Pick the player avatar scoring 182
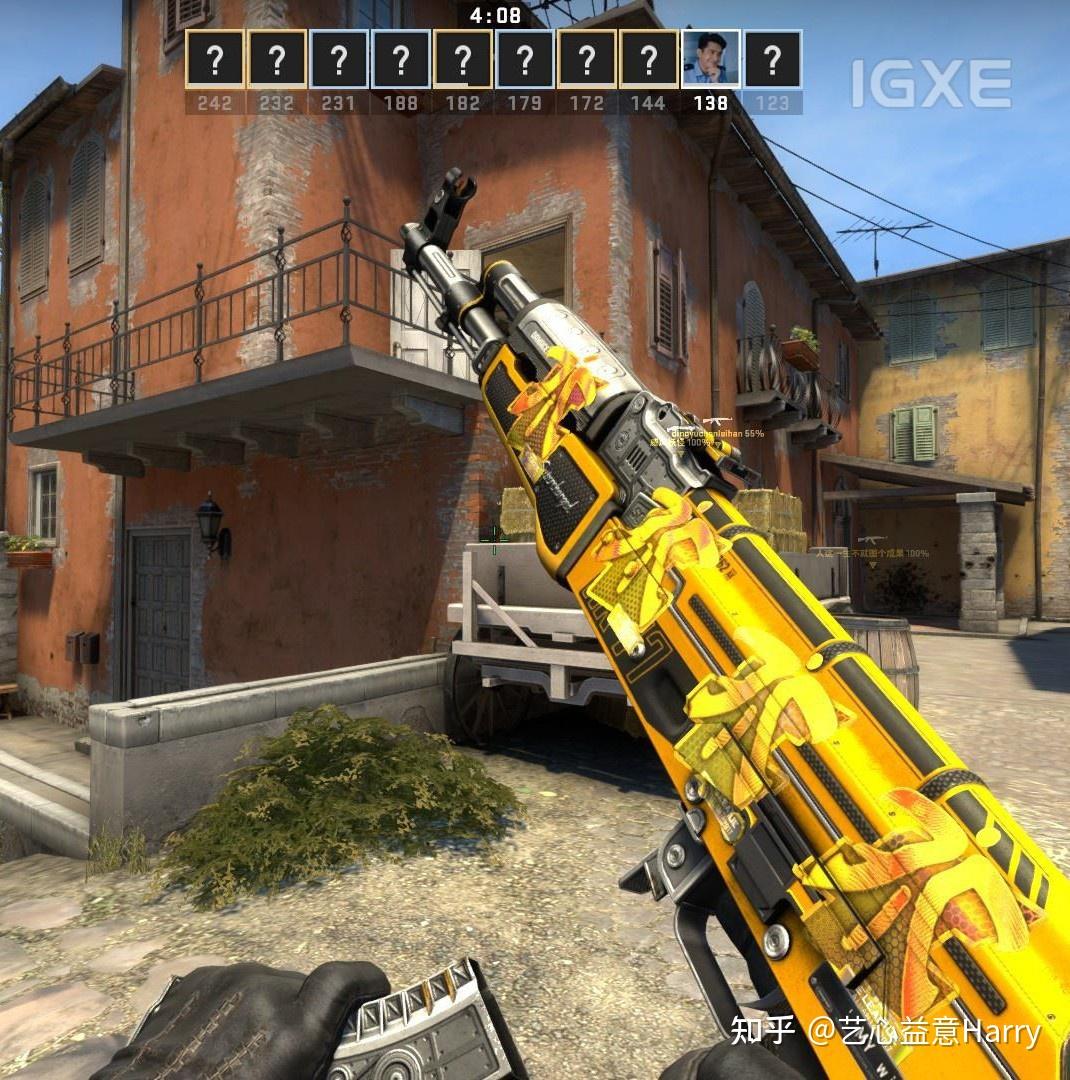 463,59
